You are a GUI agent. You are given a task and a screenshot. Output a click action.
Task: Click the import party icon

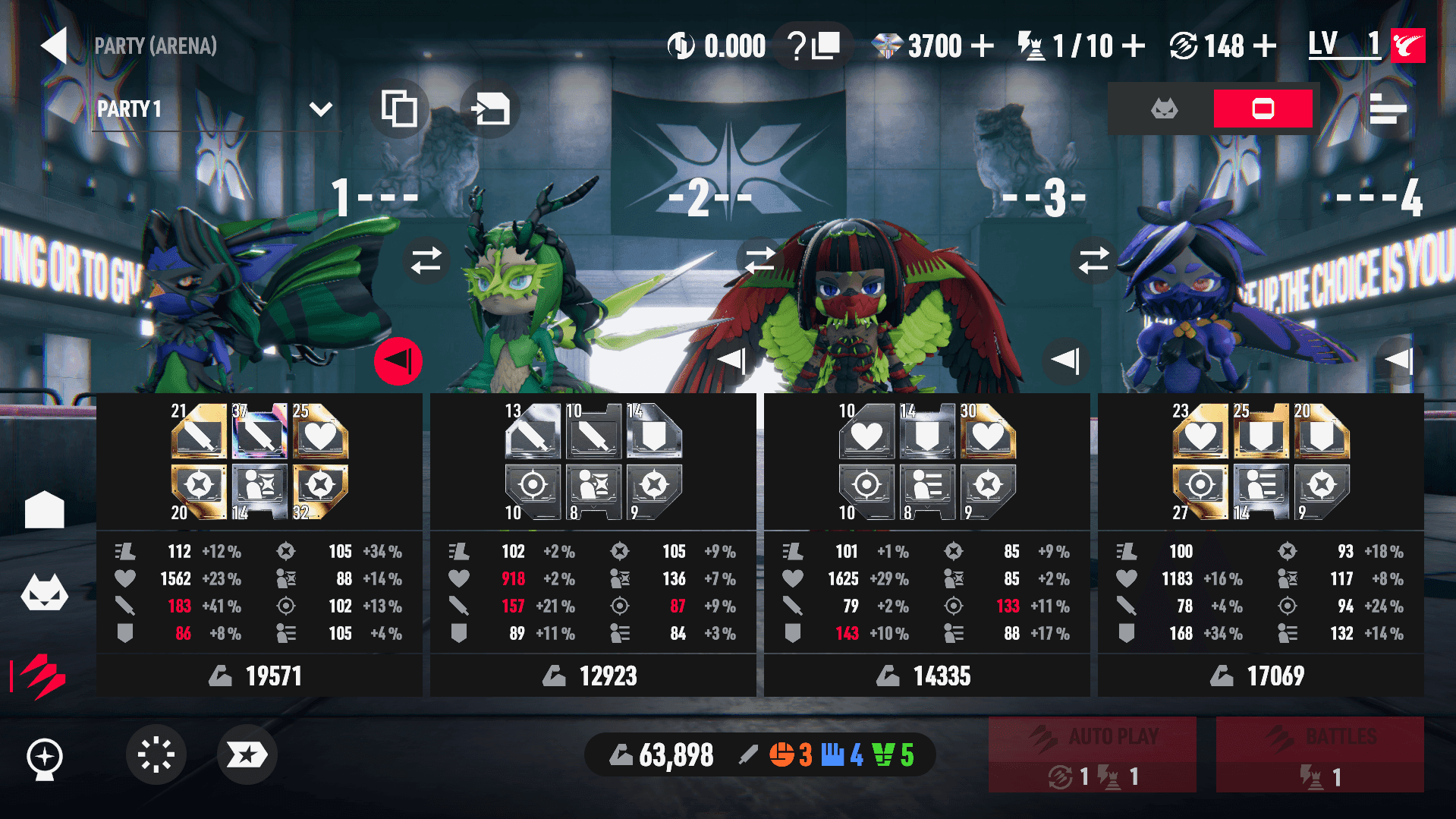(490, 109)
